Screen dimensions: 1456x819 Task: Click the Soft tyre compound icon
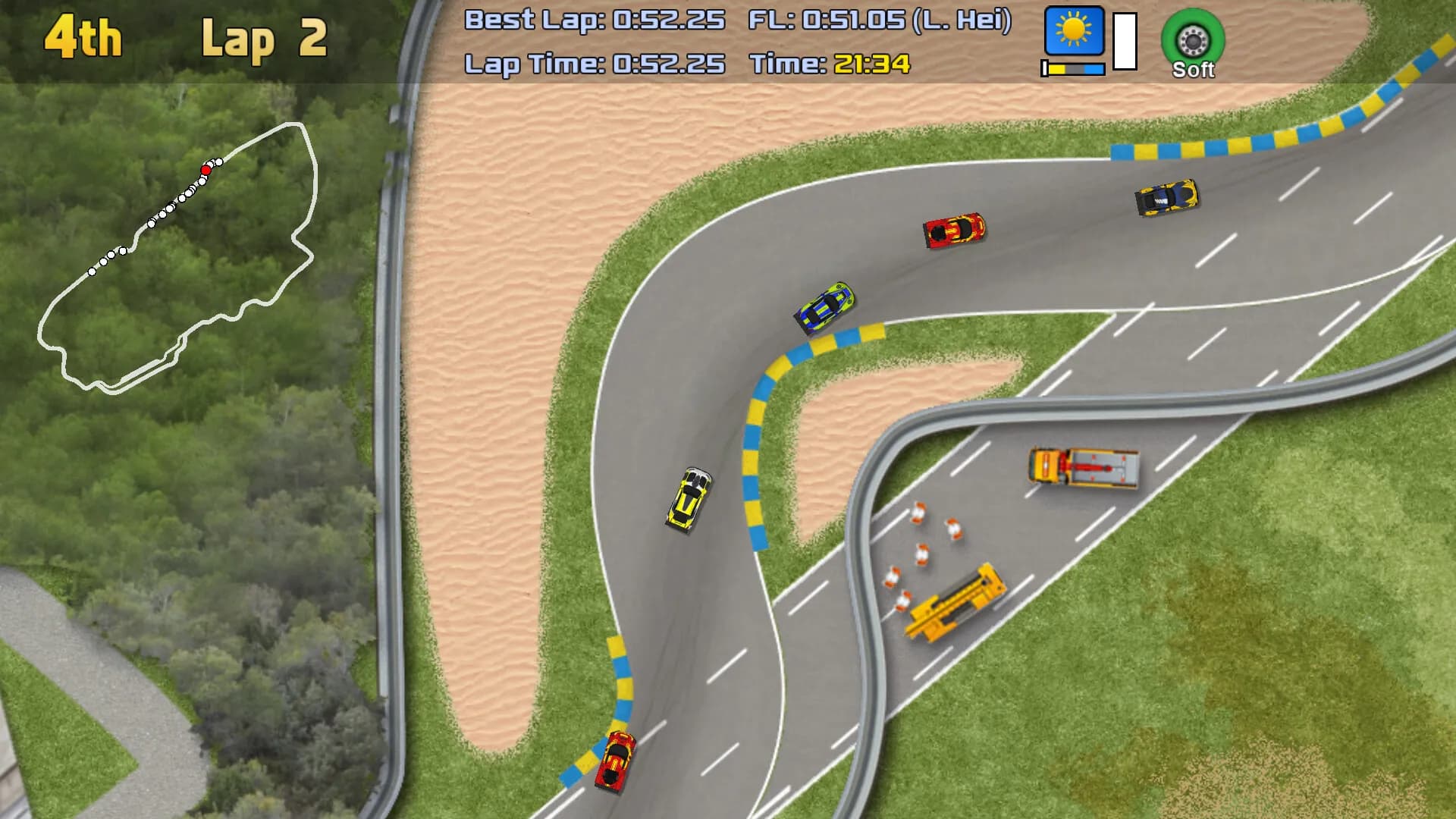1192,39
